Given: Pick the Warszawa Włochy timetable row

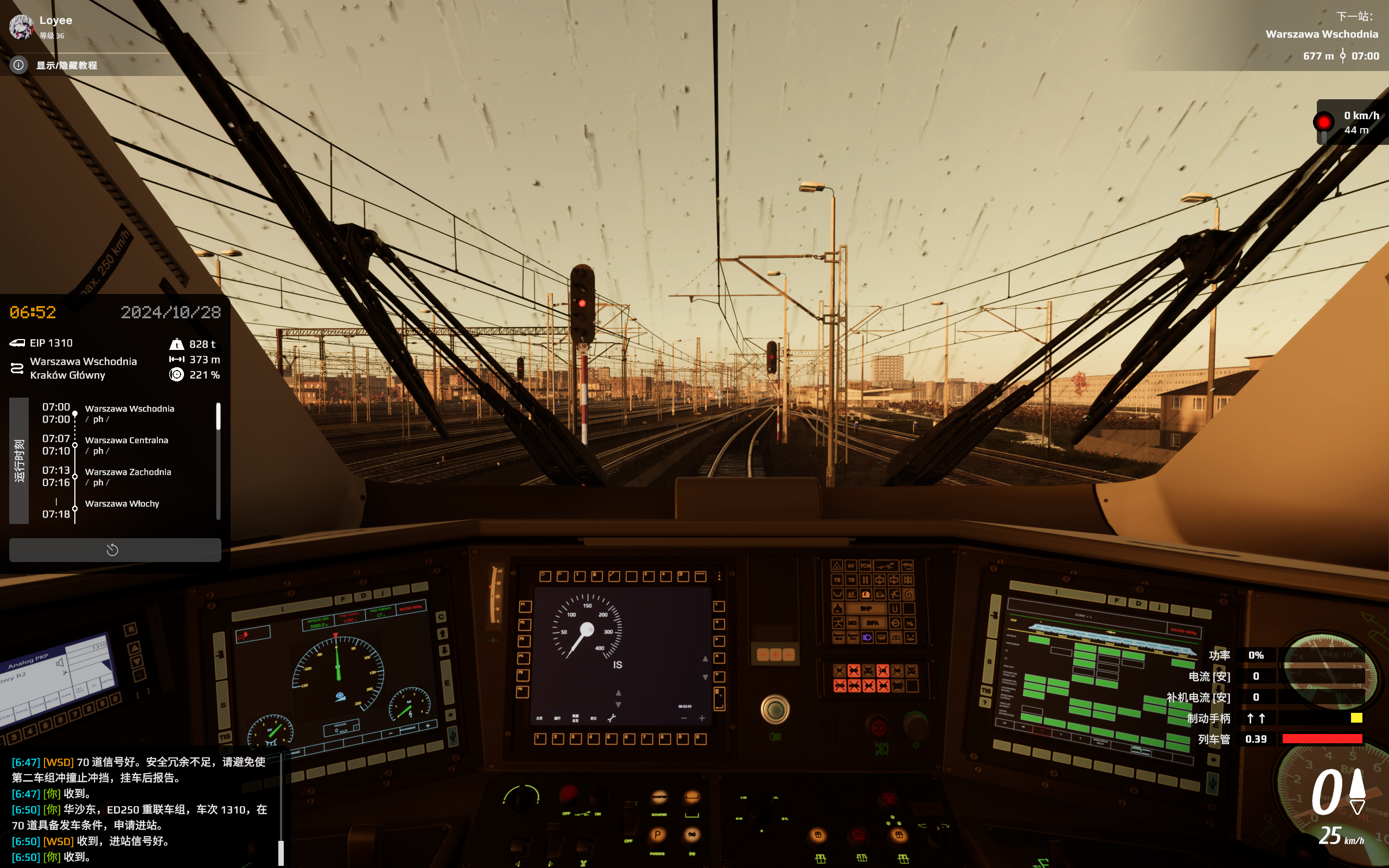Looking at the screenshot, I should tap(122, 503).
